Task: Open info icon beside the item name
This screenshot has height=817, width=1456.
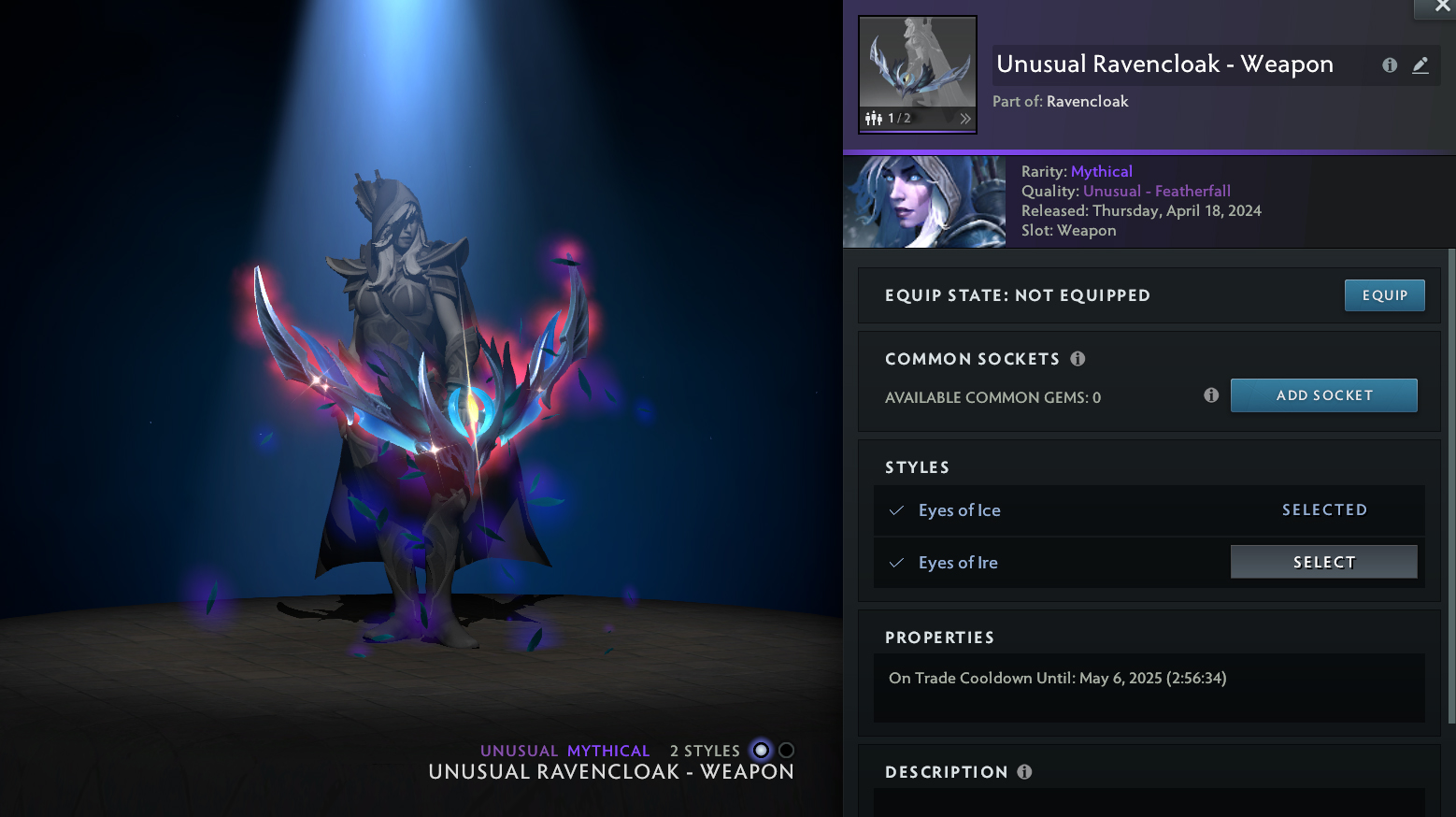Action: (1390, 64)
